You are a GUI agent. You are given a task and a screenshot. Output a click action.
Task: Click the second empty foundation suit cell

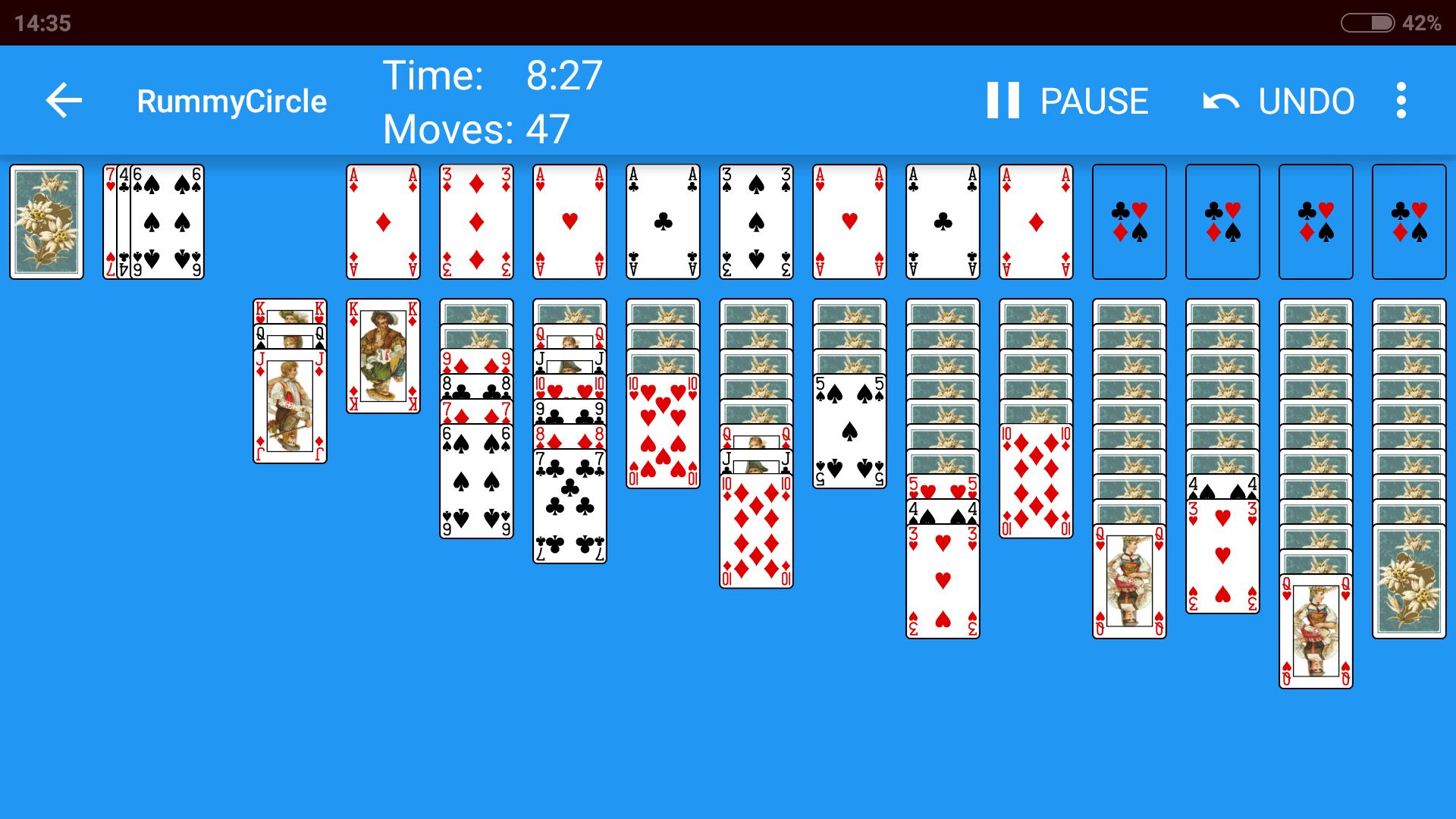pyautogui.click(x=1222, y=221)
